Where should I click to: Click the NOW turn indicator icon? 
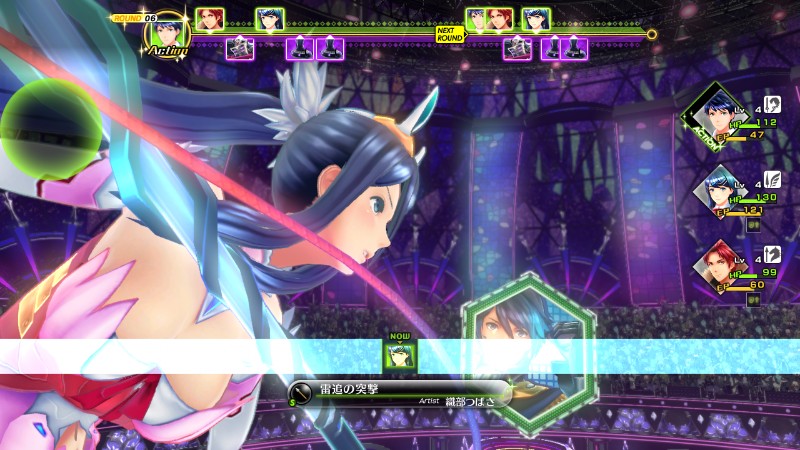coord(401,352)
